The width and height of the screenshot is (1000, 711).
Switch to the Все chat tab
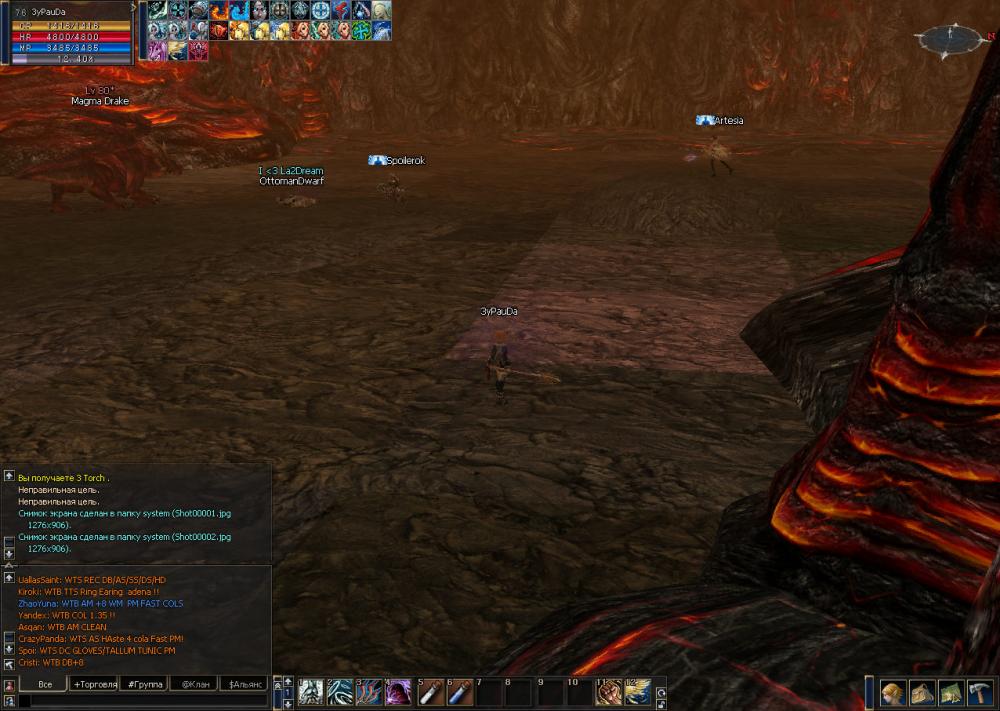pos(44,684)
